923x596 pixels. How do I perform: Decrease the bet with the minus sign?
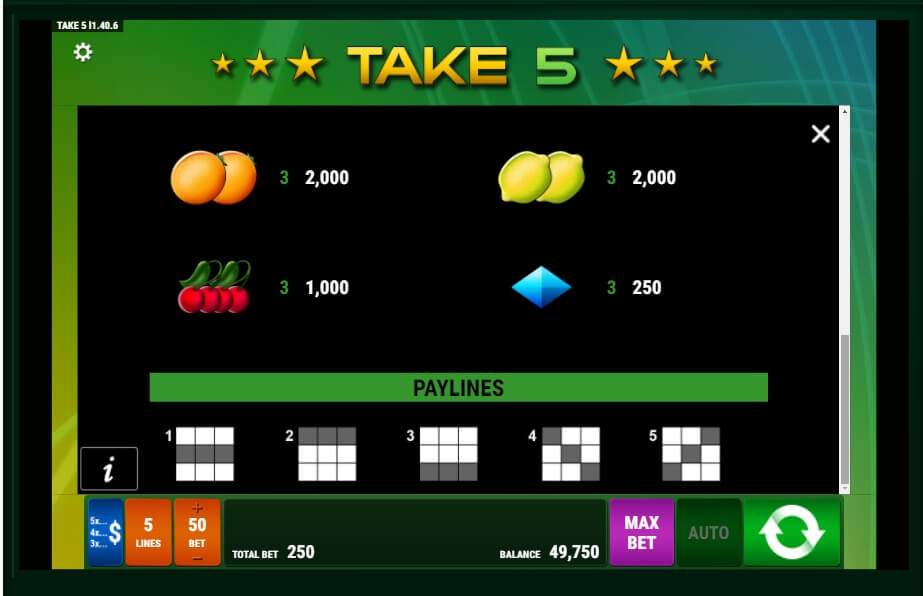(197, 557)
